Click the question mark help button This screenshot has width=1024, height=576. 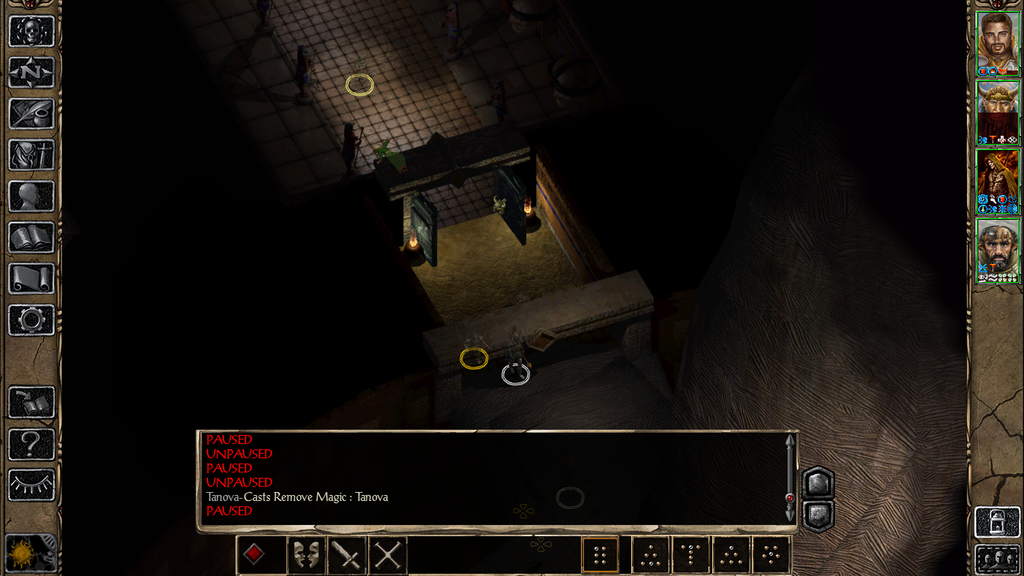(x=31, y=443)
